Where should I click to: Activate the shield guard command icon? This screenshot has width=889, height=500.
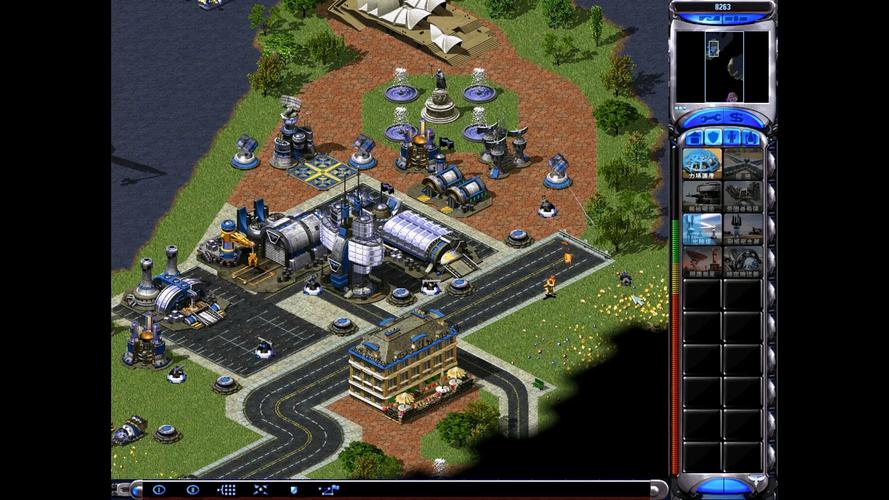click(293, 490)
